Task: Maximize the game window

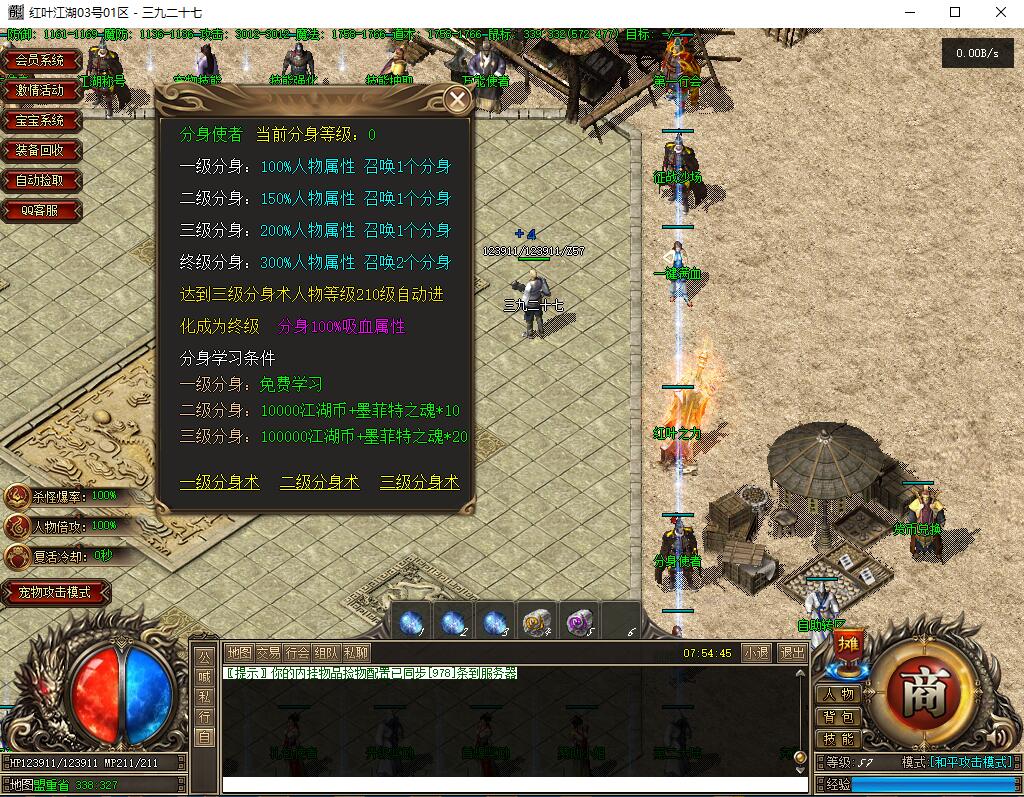Action: 955,13
